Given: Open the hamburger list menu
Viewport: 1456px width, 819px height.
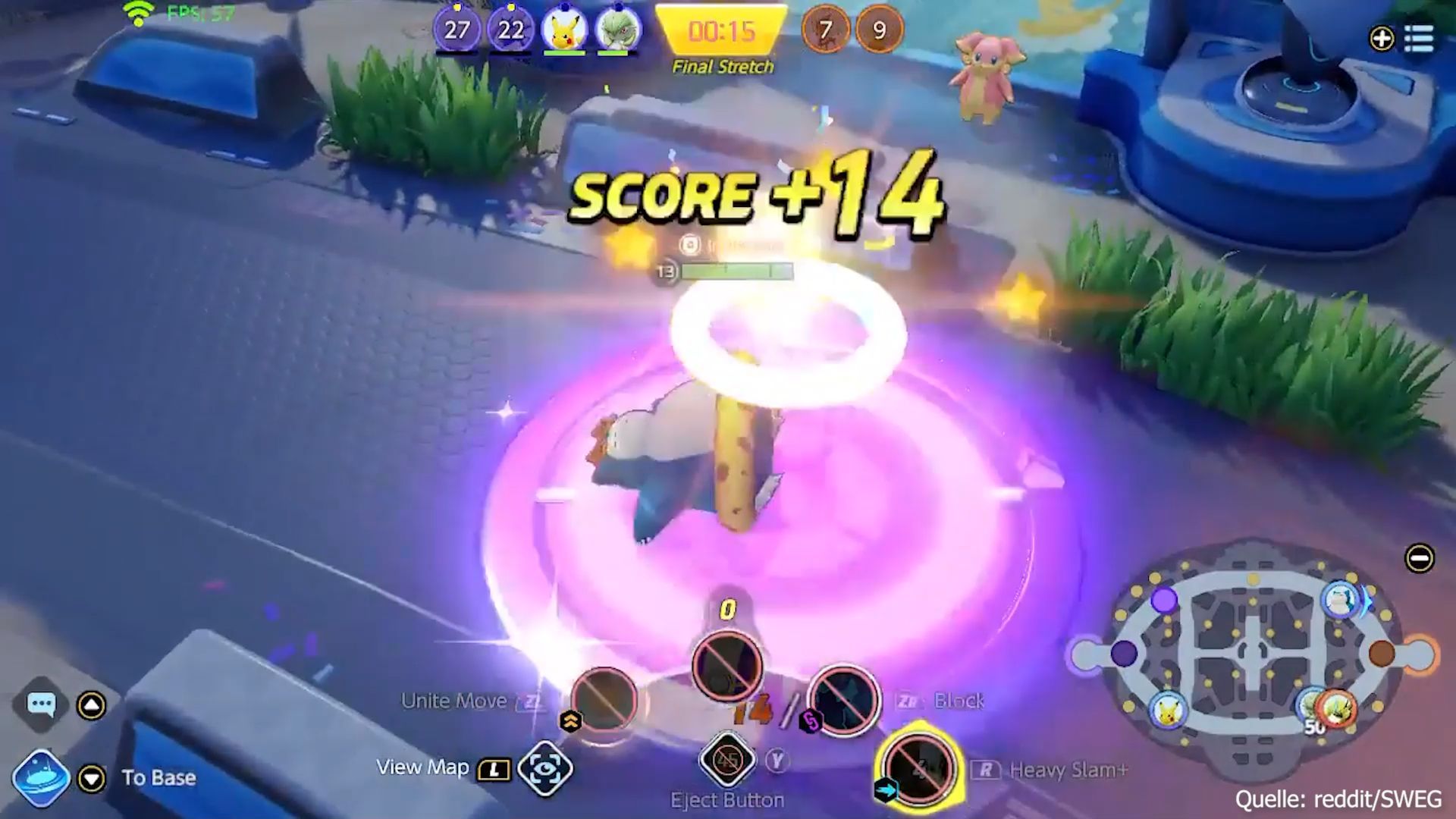Looking at the screenshot, I should click(1419, 38).
